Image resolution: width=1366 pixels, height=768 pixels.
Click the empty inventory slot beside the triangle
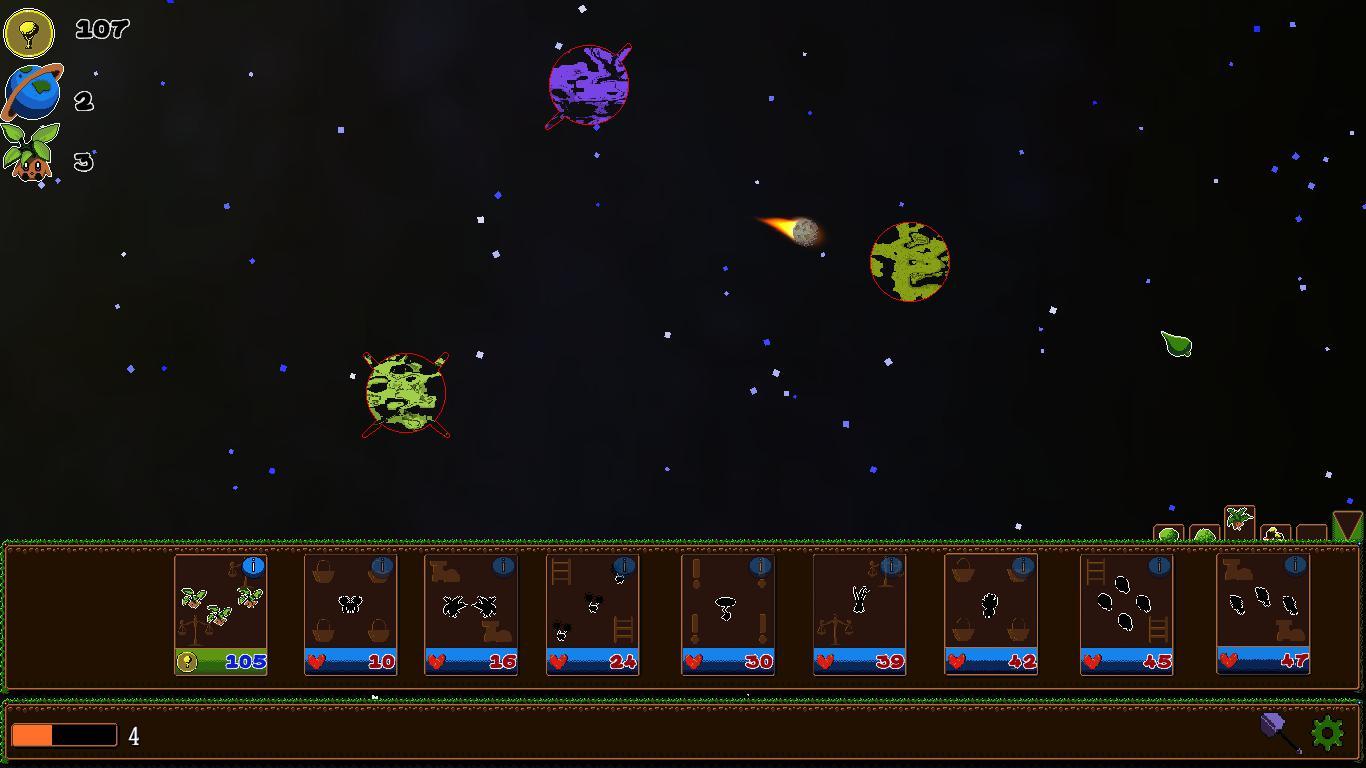tap(1311, 532)
